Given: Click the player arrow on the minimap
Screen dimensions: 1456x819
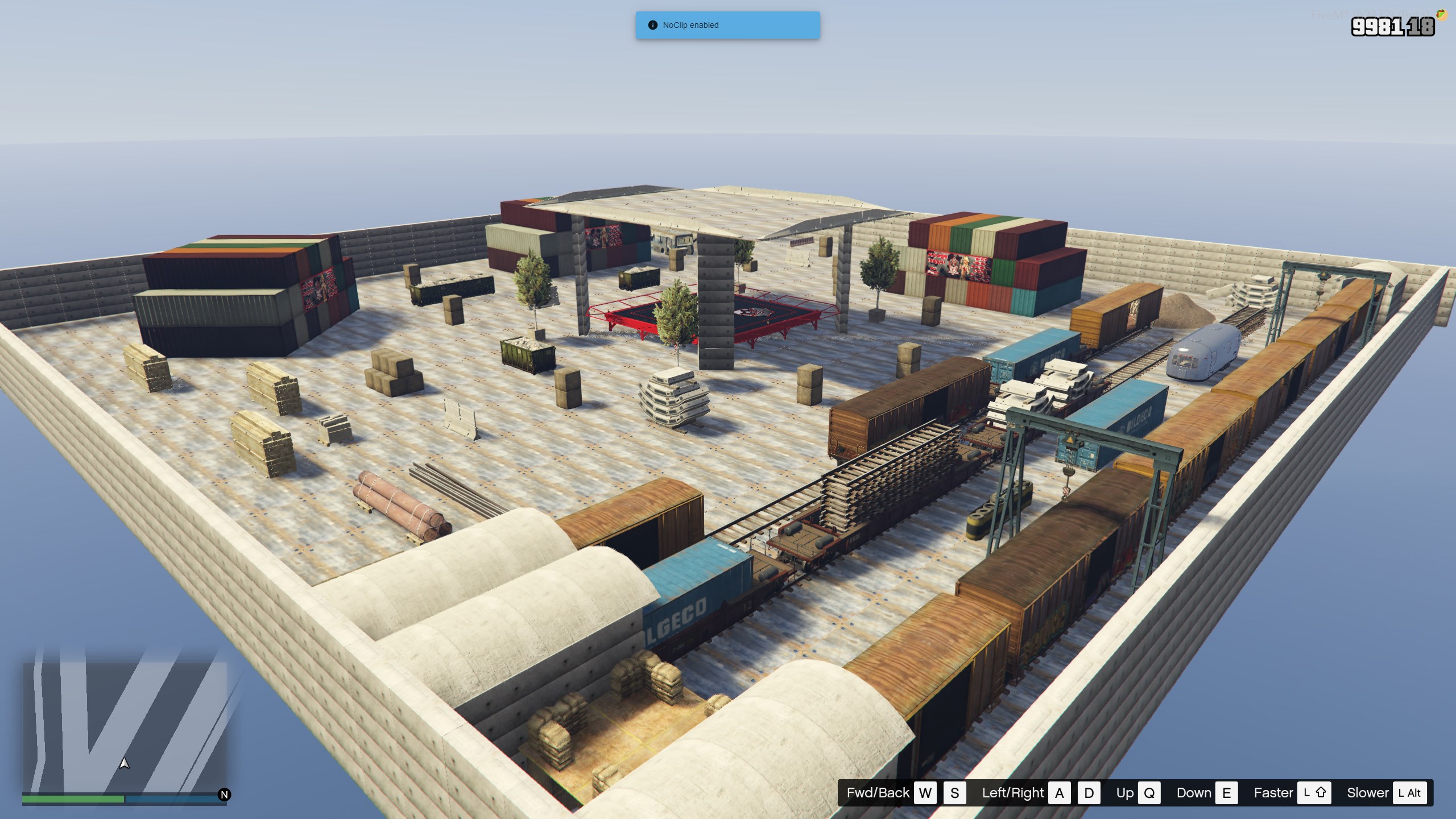Looking at the screenshot, I should (x=124, y=763).
